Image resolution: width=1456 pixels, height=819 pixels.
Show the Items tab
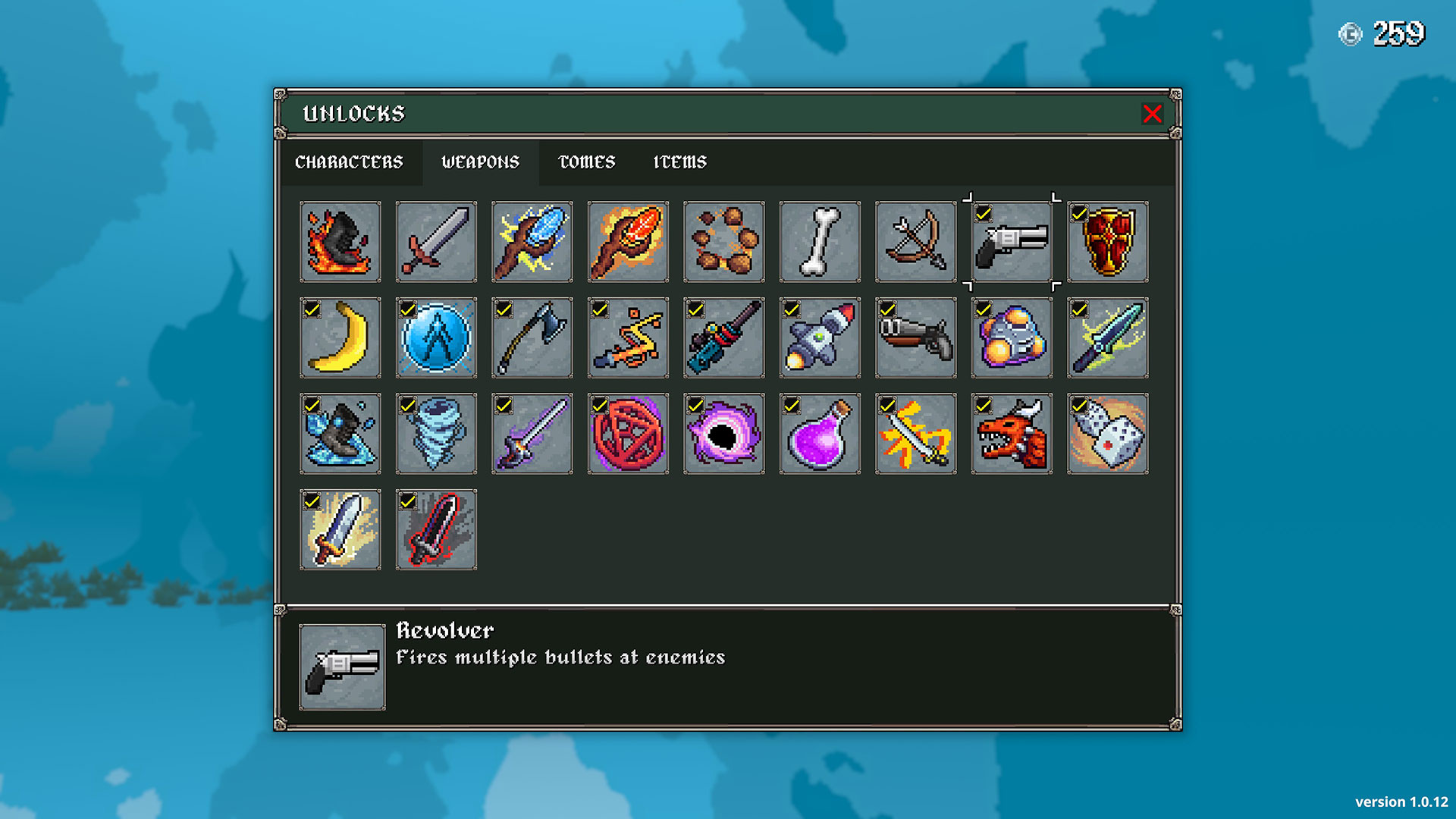click(x=679, y=162)
